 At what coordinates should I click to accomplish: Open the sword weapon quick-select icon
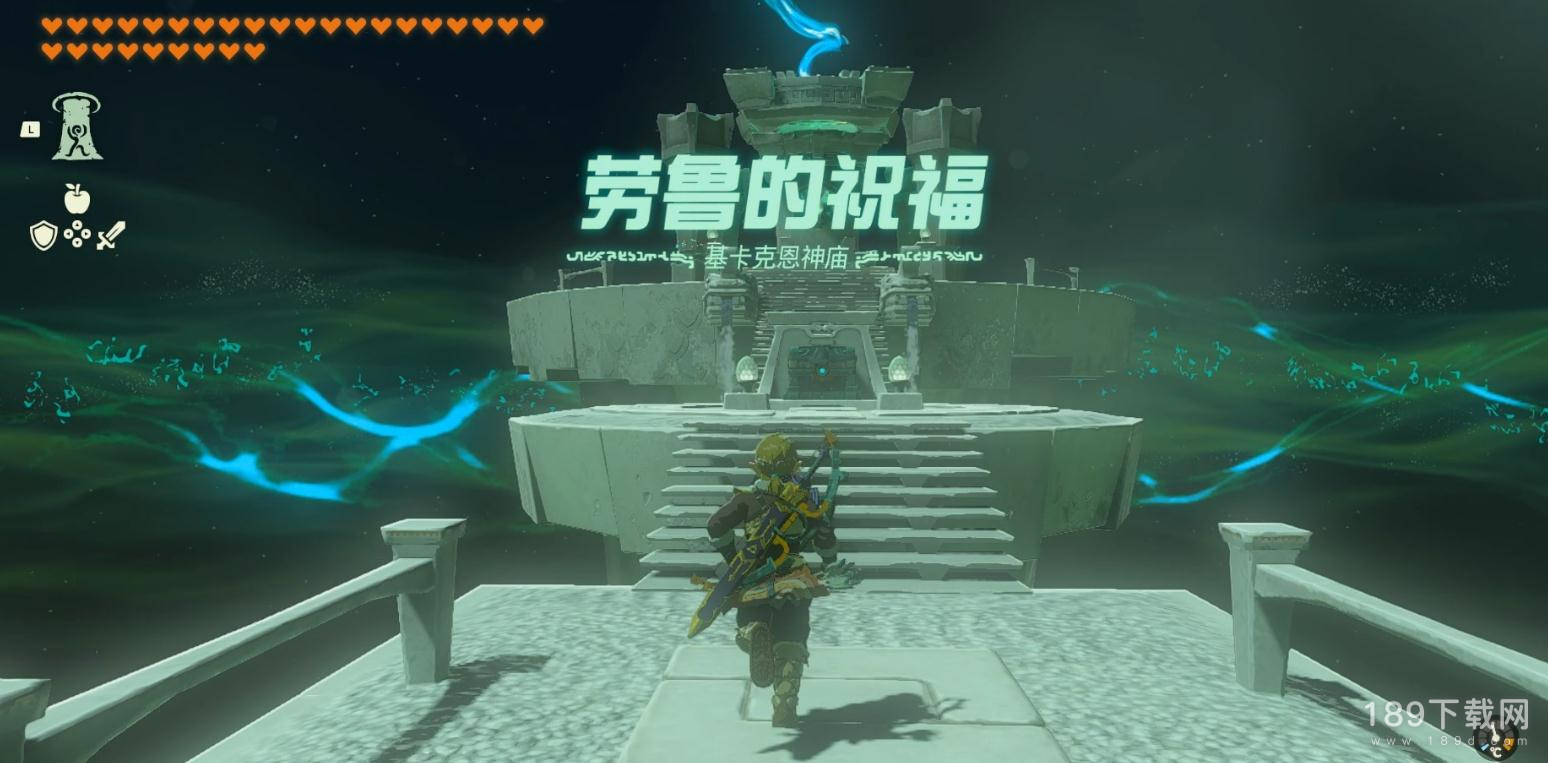[111, 236]
